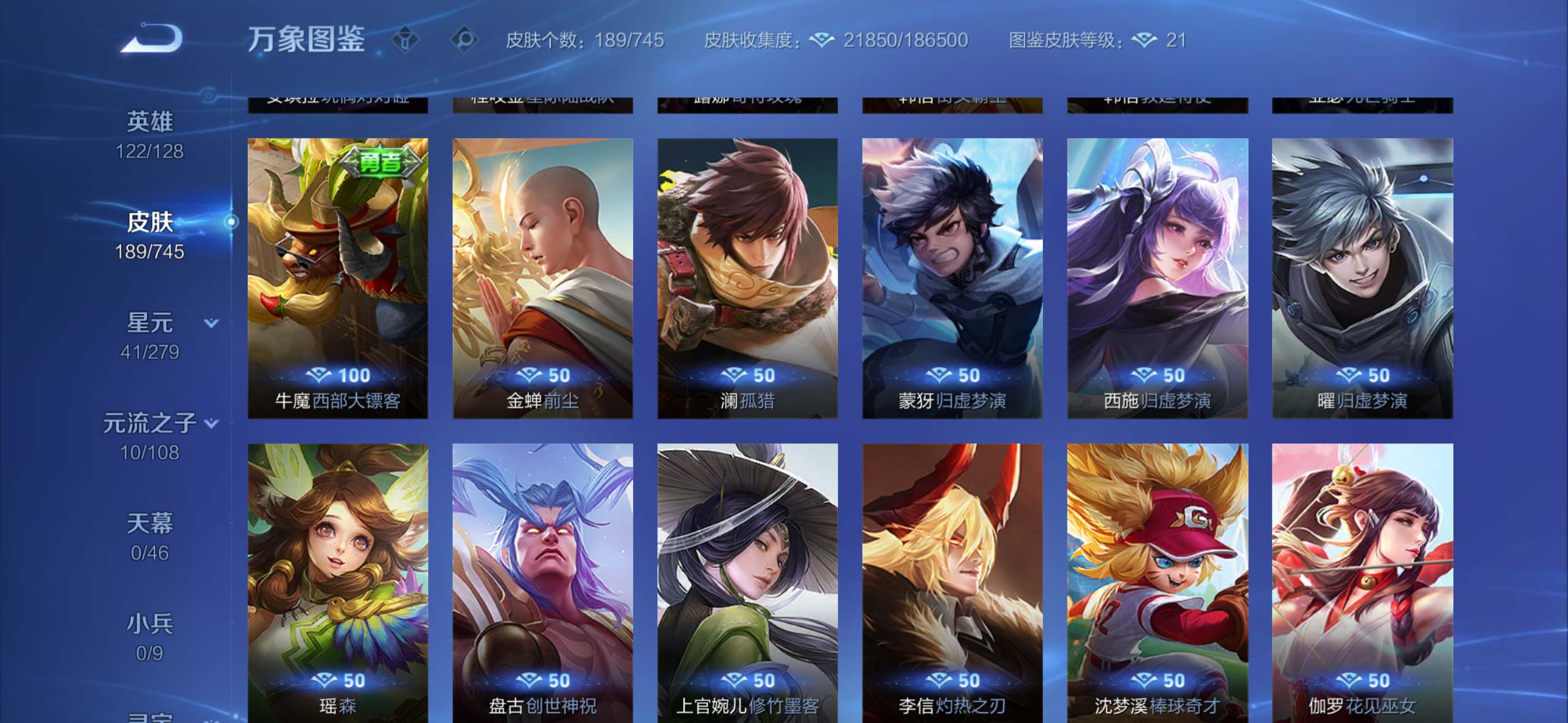The image size is (1568, 723).
Task: Switch to the 天幕 tab
Action: point(150,537)
